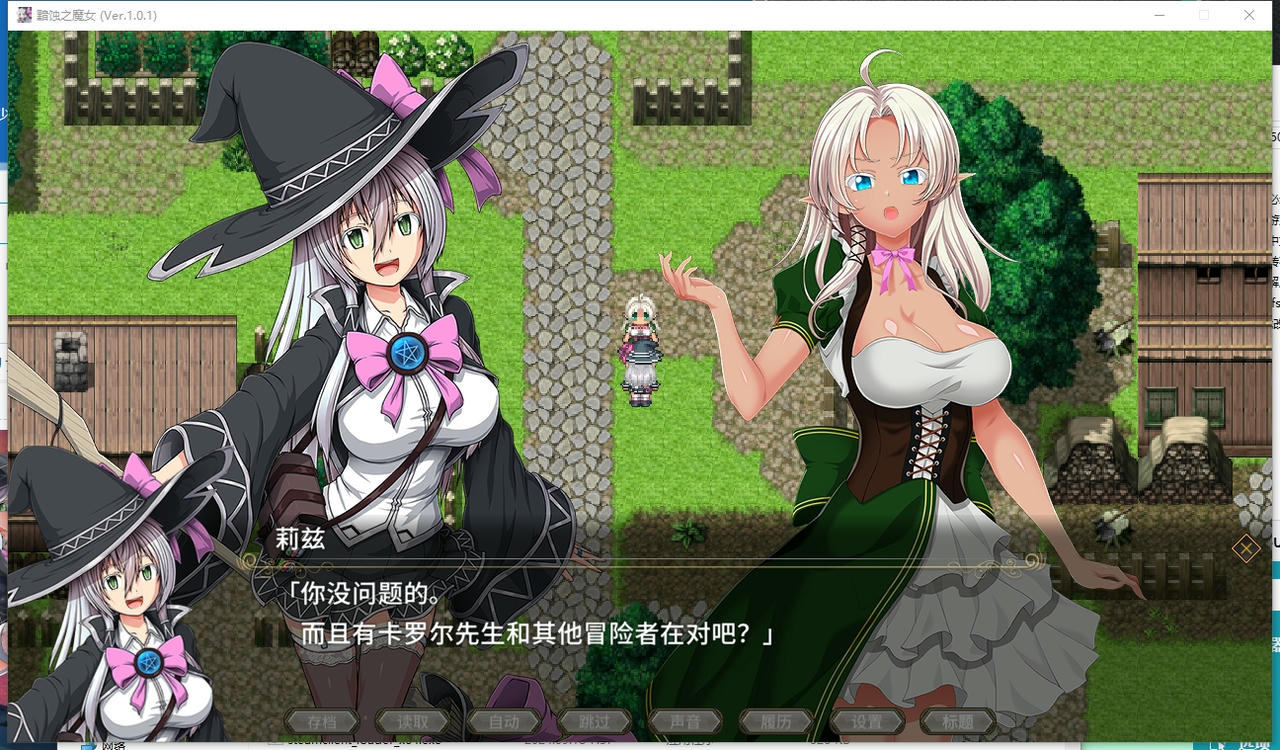View the 履历 message history

tap(776, 720)
